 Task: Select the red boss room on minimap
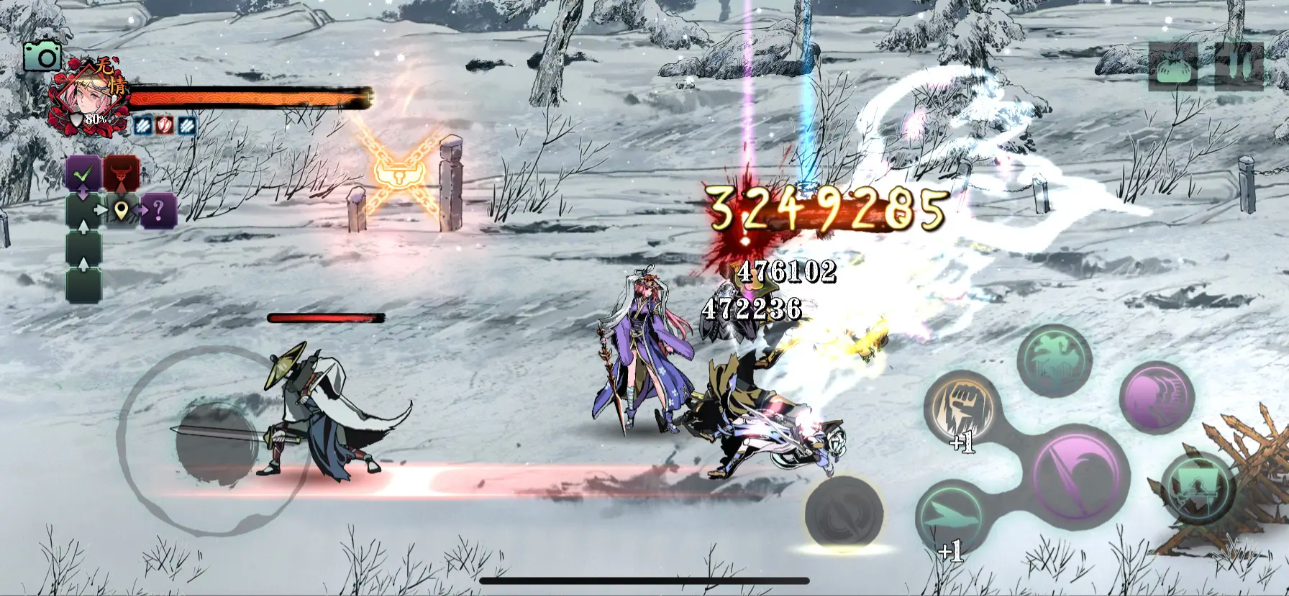point(122,173)
